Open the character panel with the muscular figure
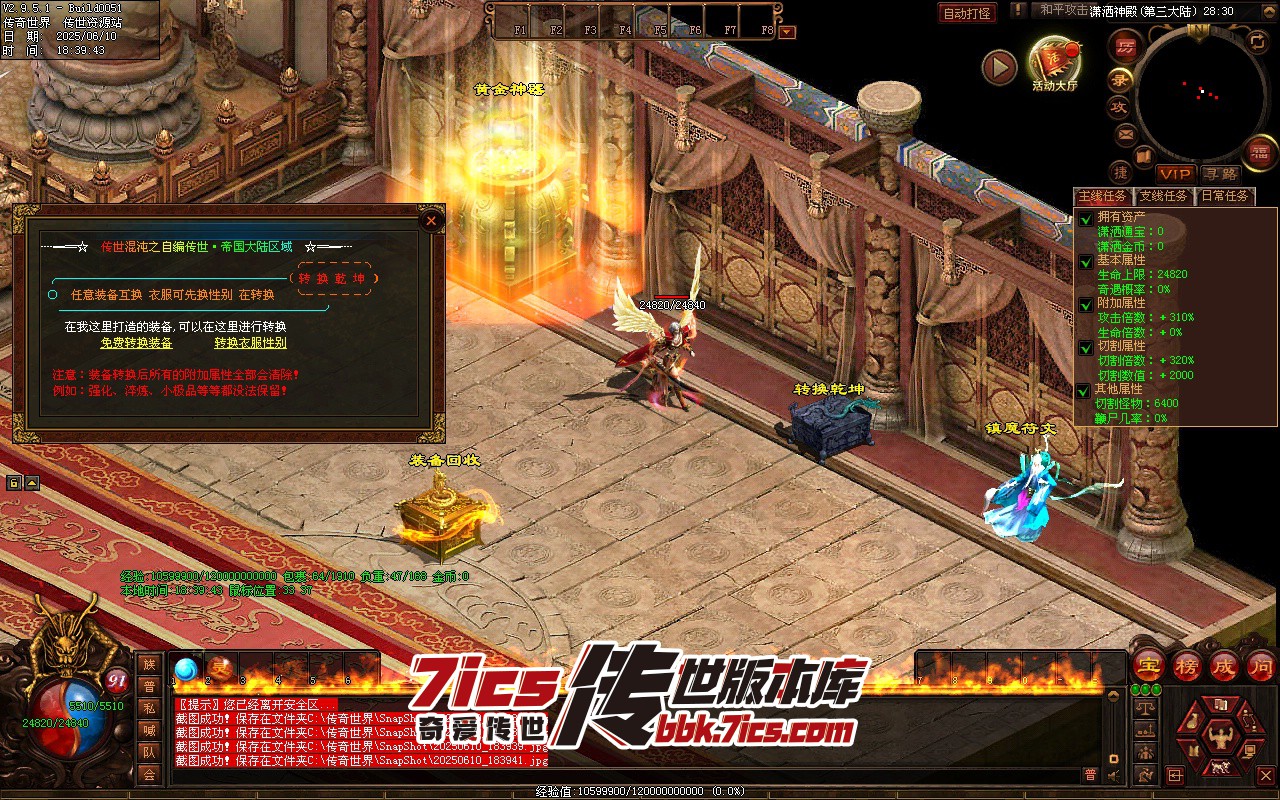 [x=1218, y=738]
